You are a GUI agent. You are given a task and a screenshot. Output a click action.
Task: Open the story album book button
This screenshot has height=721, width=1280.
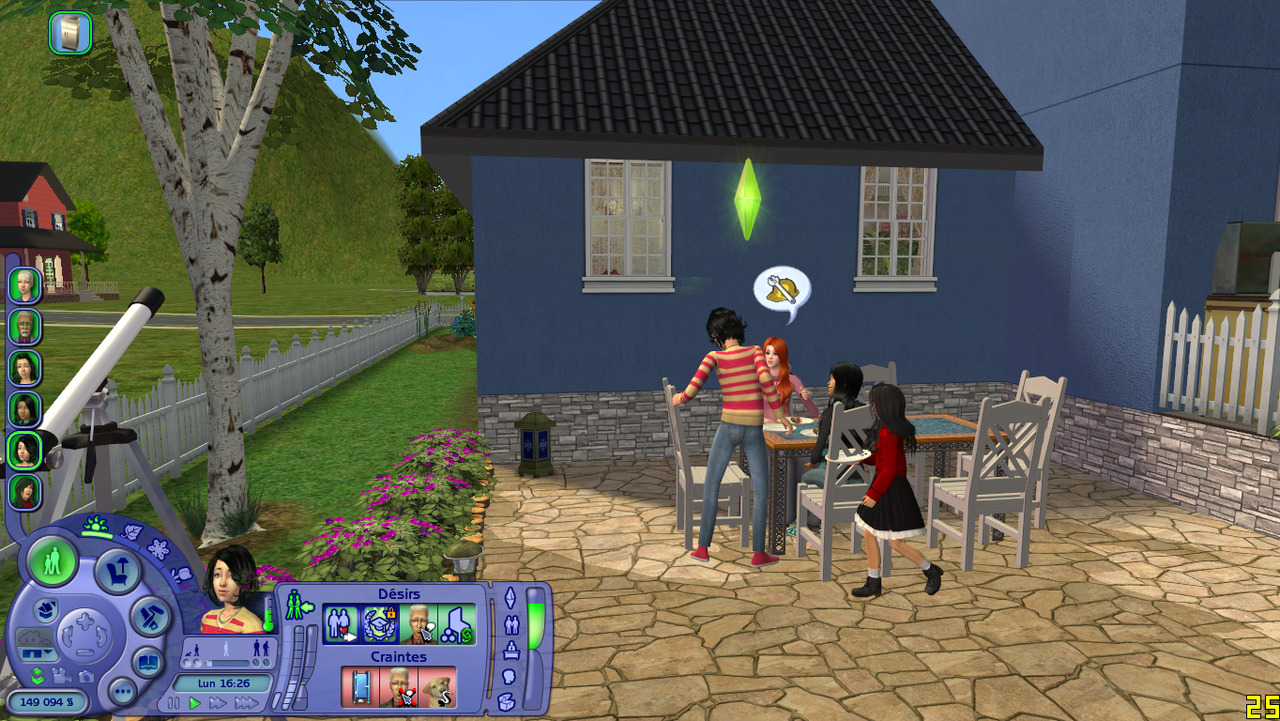pos(148,662)
